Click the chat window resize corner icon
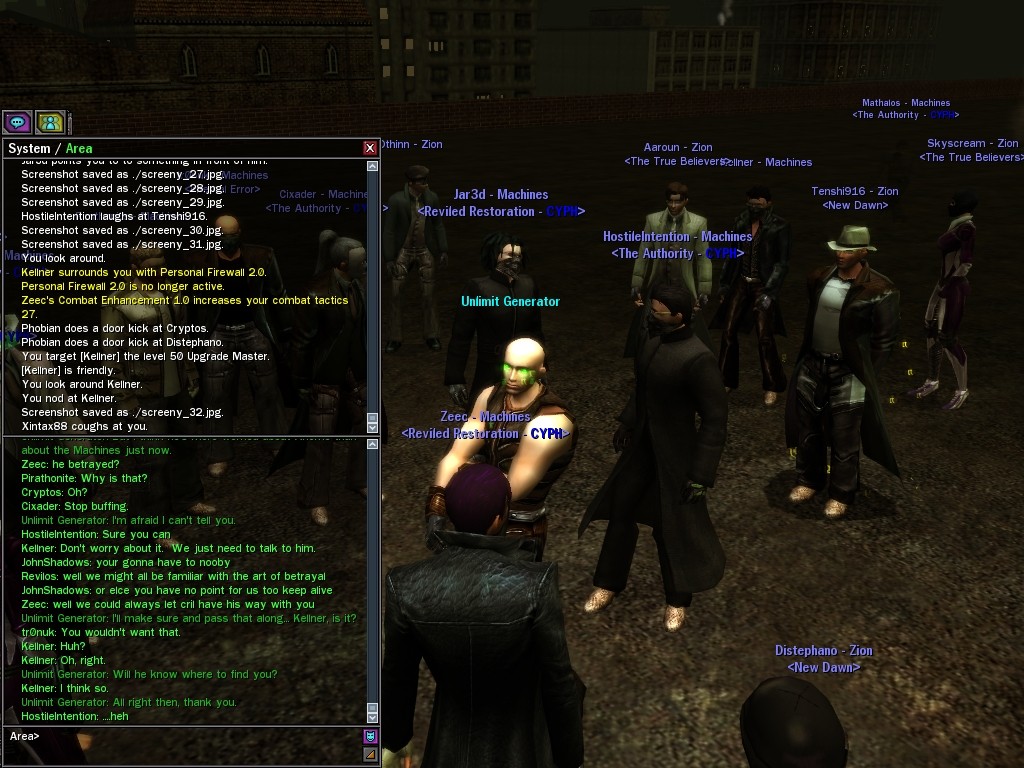Image resolution: width=1024 pixels, height=768 pixels. pos(371,755)
